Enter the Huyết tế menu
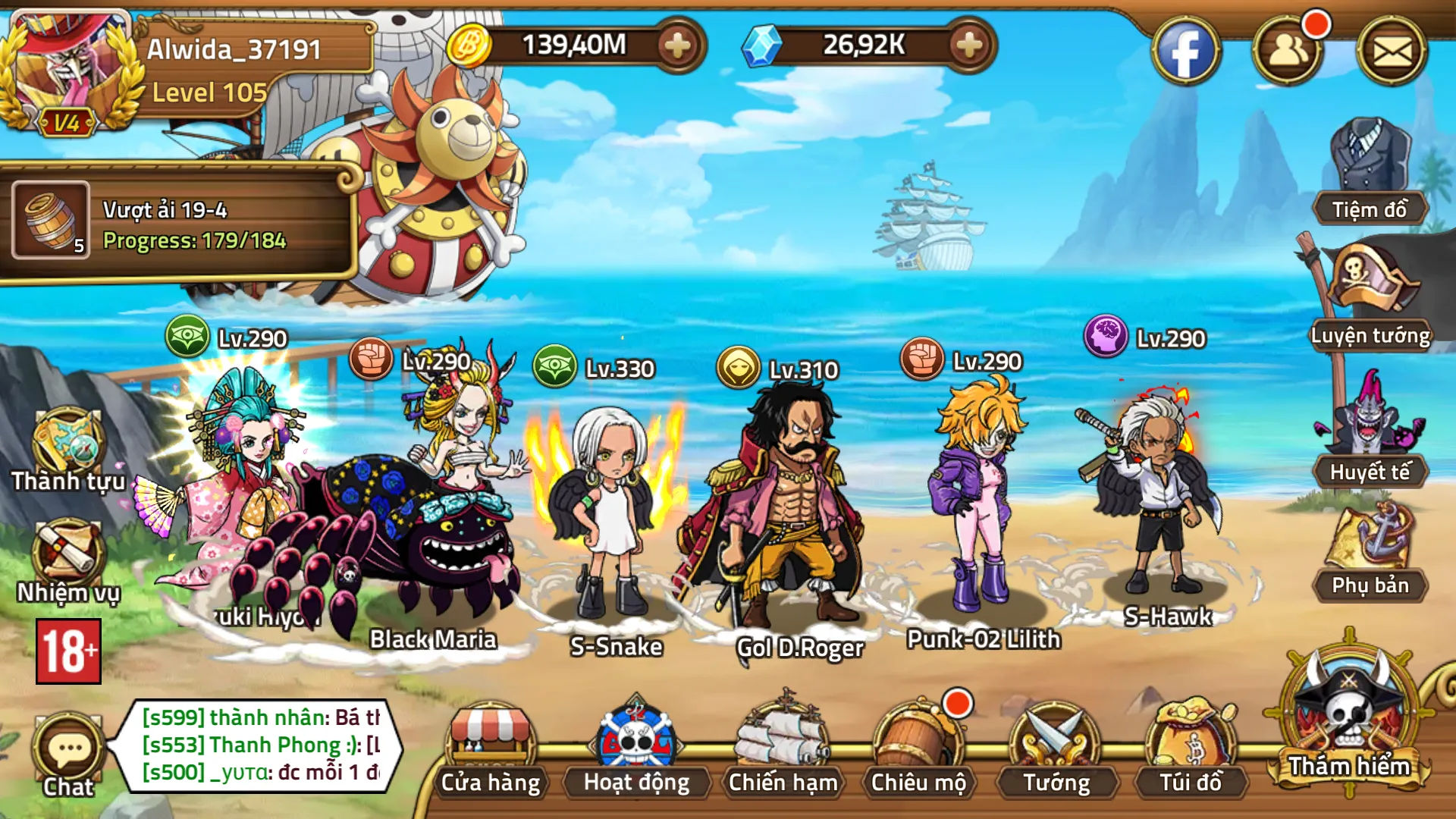The height and width of the screenshot is (819, 1456). click(x=1370, y=432)
